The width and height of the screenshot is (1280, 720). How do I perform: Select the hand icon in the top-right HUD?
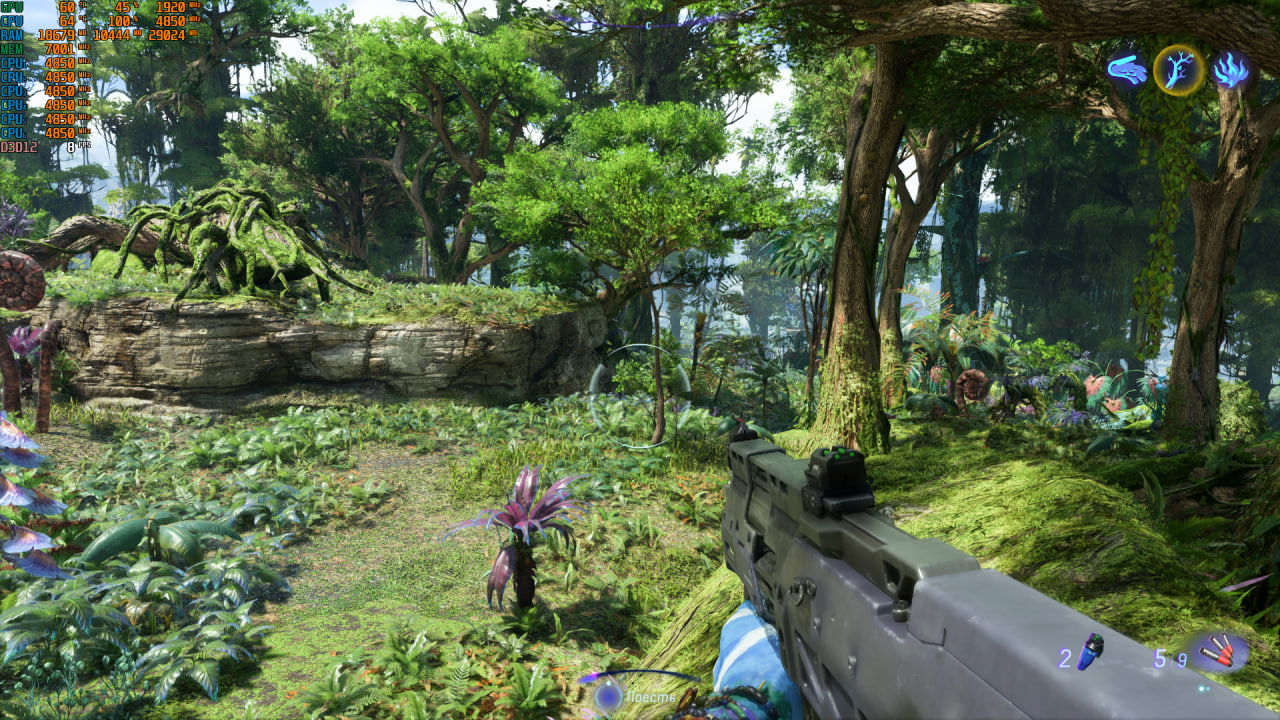pyautogui.click(x=1127, y=70)
